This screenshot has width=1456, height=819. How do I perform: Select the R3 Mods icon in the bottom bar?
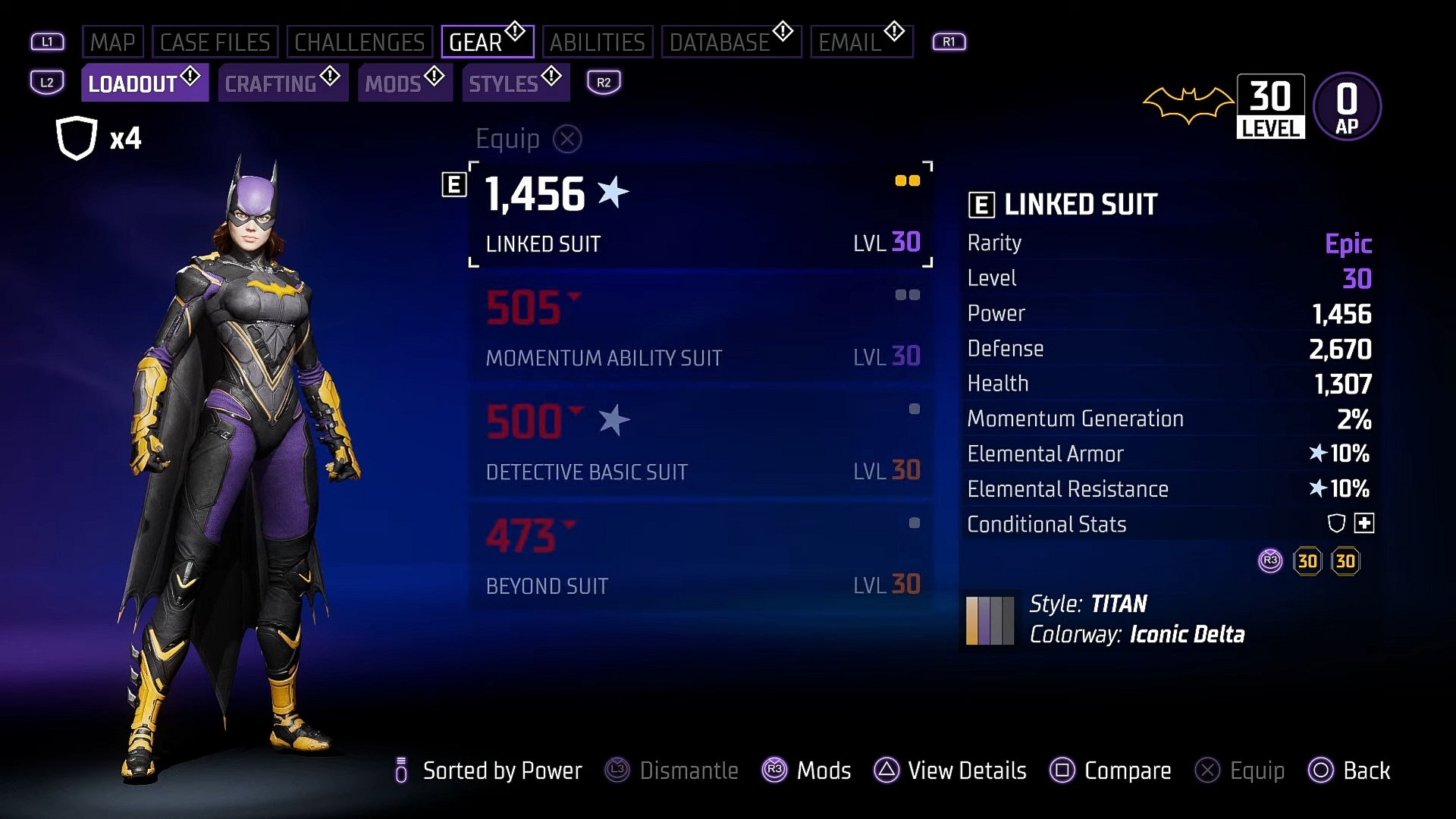click(773, 771)
